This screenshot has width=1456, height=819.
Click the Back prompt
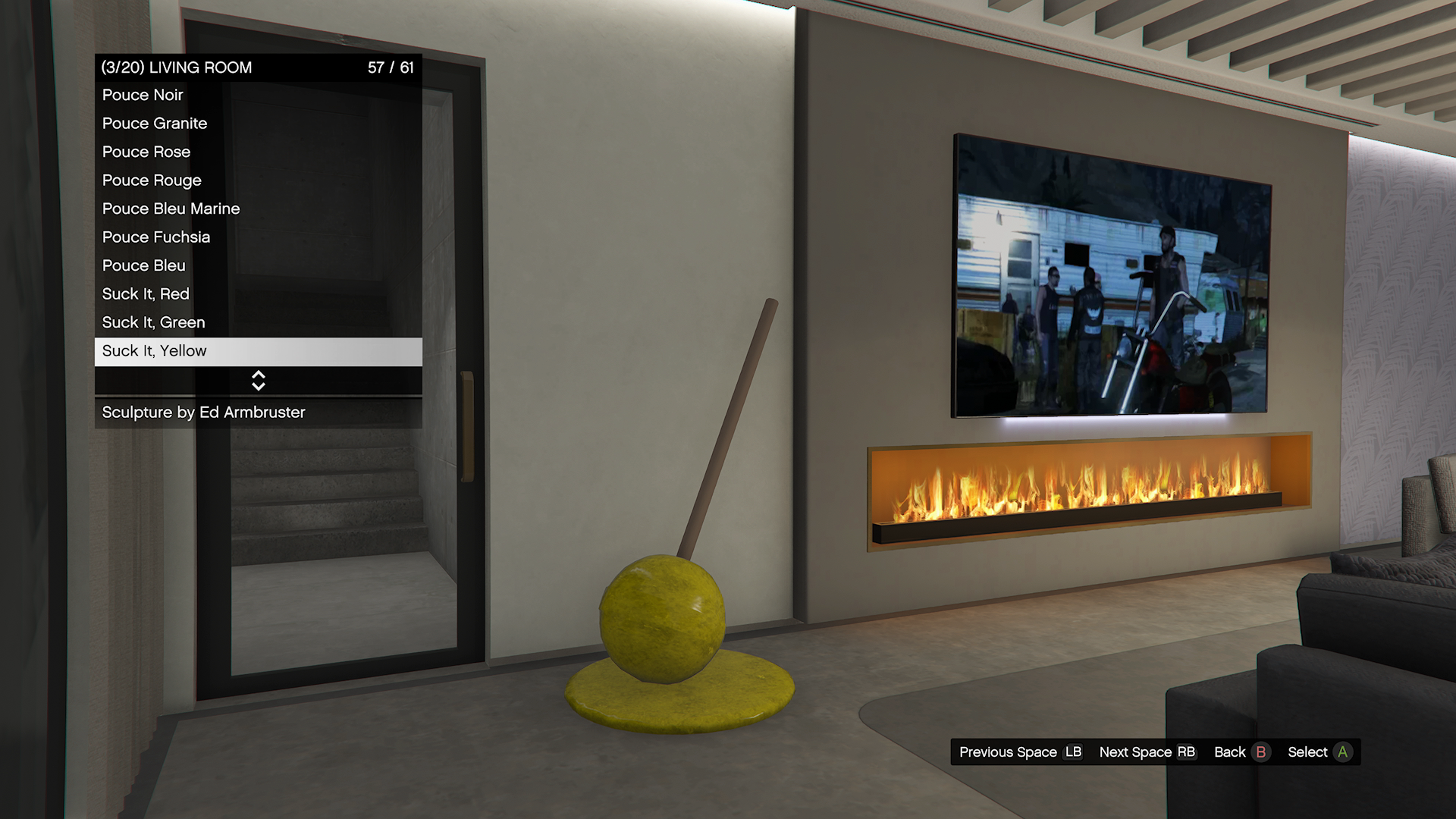point(1241,752)
